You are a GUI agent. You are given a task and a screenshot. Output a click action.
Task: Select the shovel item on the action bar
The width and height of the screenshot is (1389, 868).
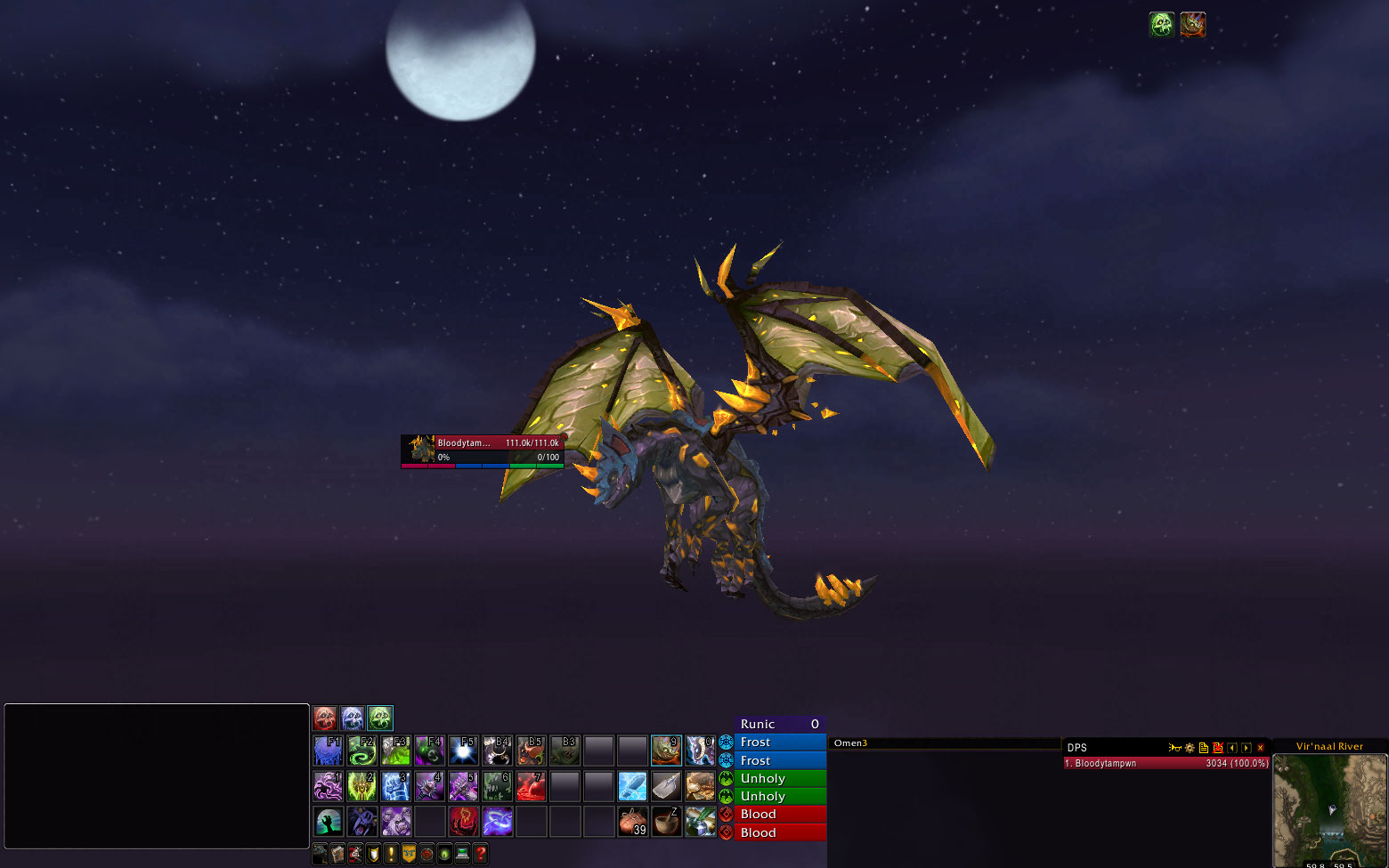click(x=666, y=786)
